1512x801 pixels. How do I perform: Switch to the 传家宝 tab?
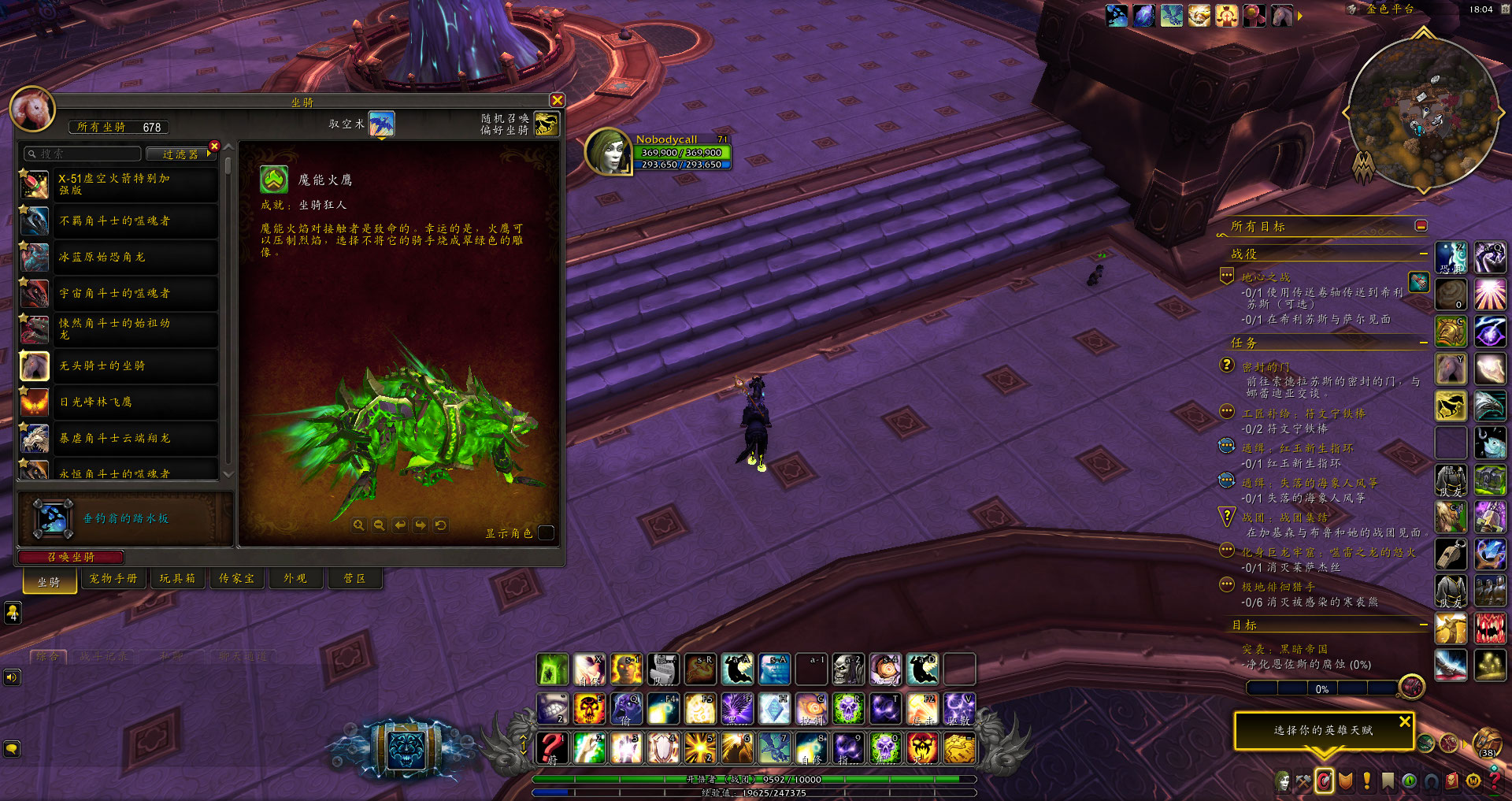click(x=236, y=579)
